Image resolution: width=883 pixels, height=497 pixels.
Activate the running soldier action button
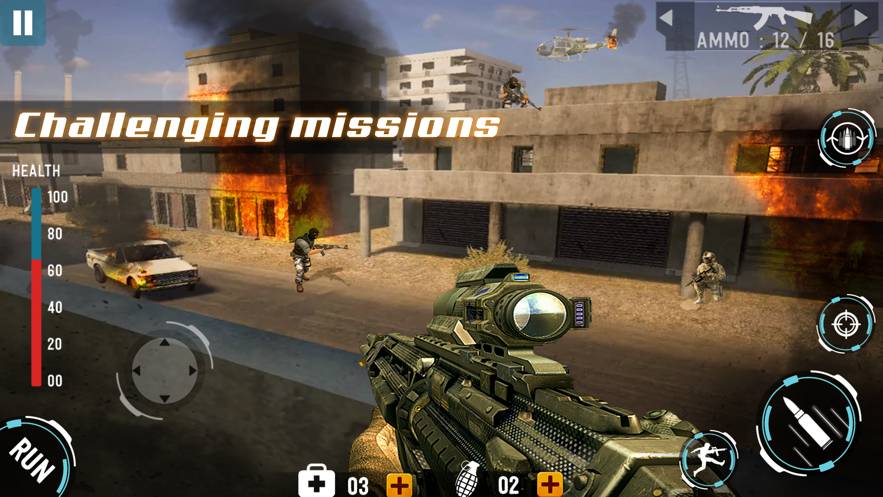(x=708, y=460)
